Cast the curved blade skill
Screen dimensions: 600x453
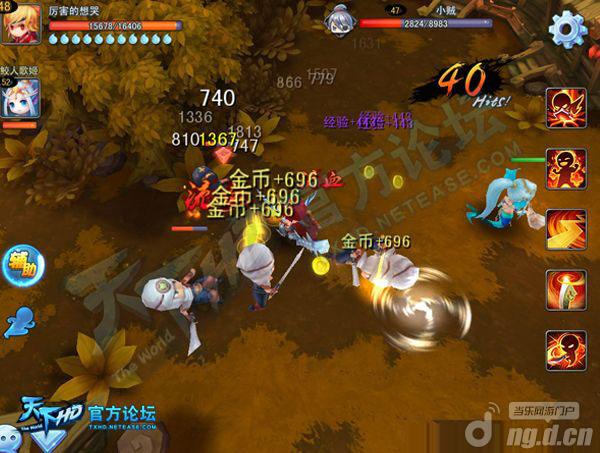point(566,289)
